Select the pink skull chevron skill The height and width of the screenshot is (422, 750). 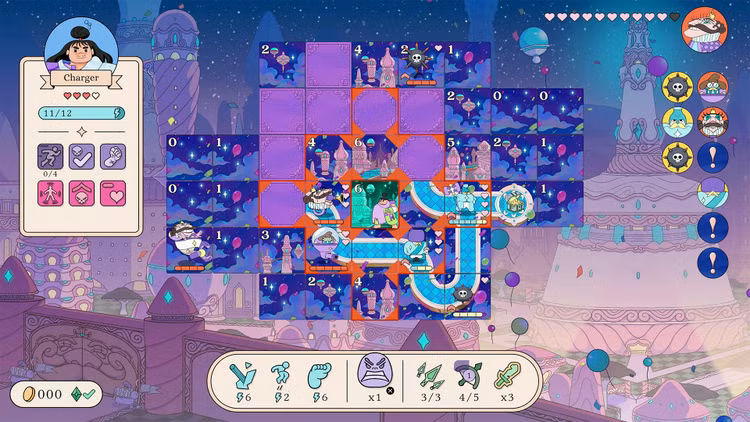(x=81, y=193)
